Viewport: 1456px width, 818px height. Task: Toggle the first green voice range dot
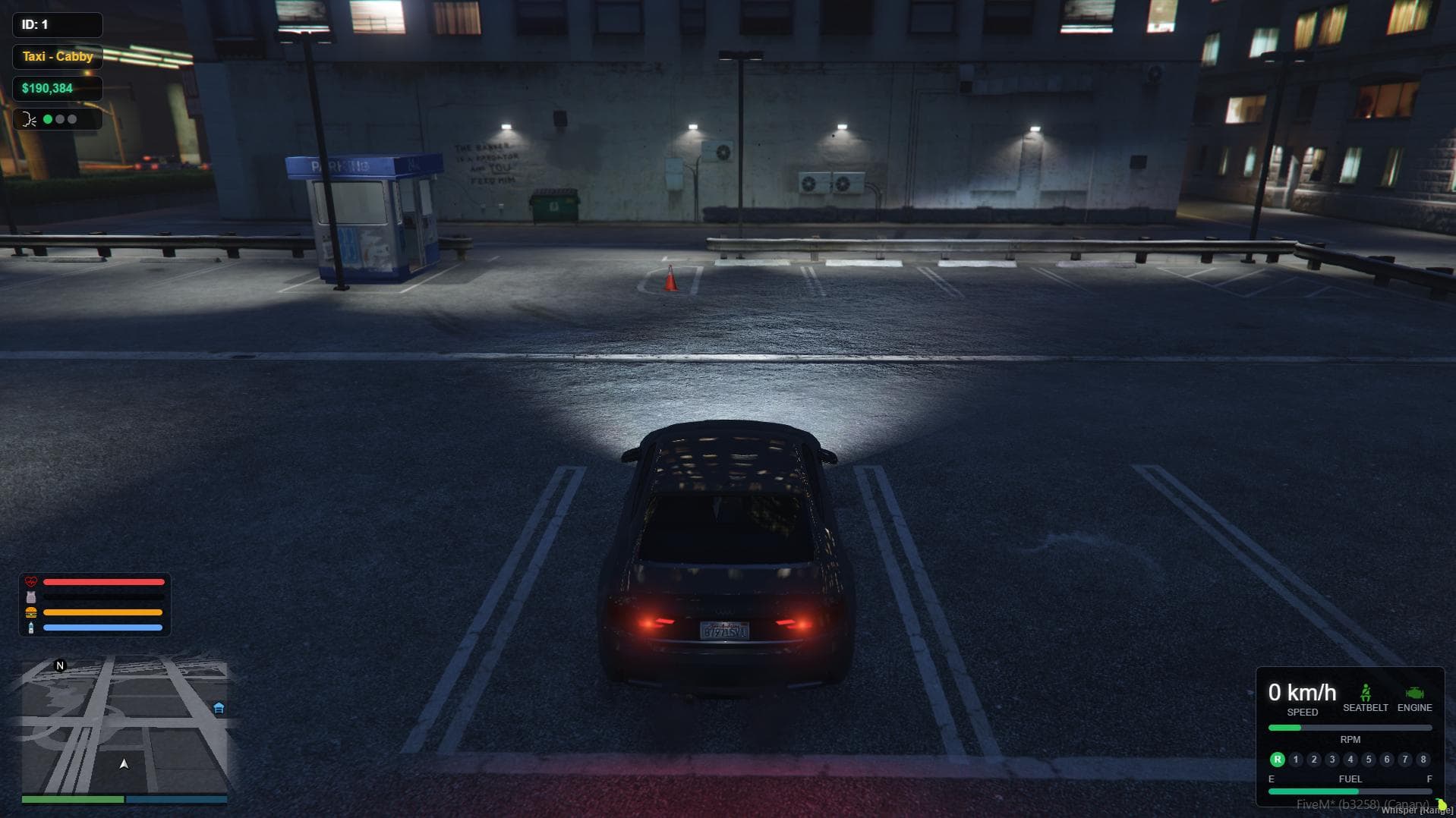click(48, 118)
